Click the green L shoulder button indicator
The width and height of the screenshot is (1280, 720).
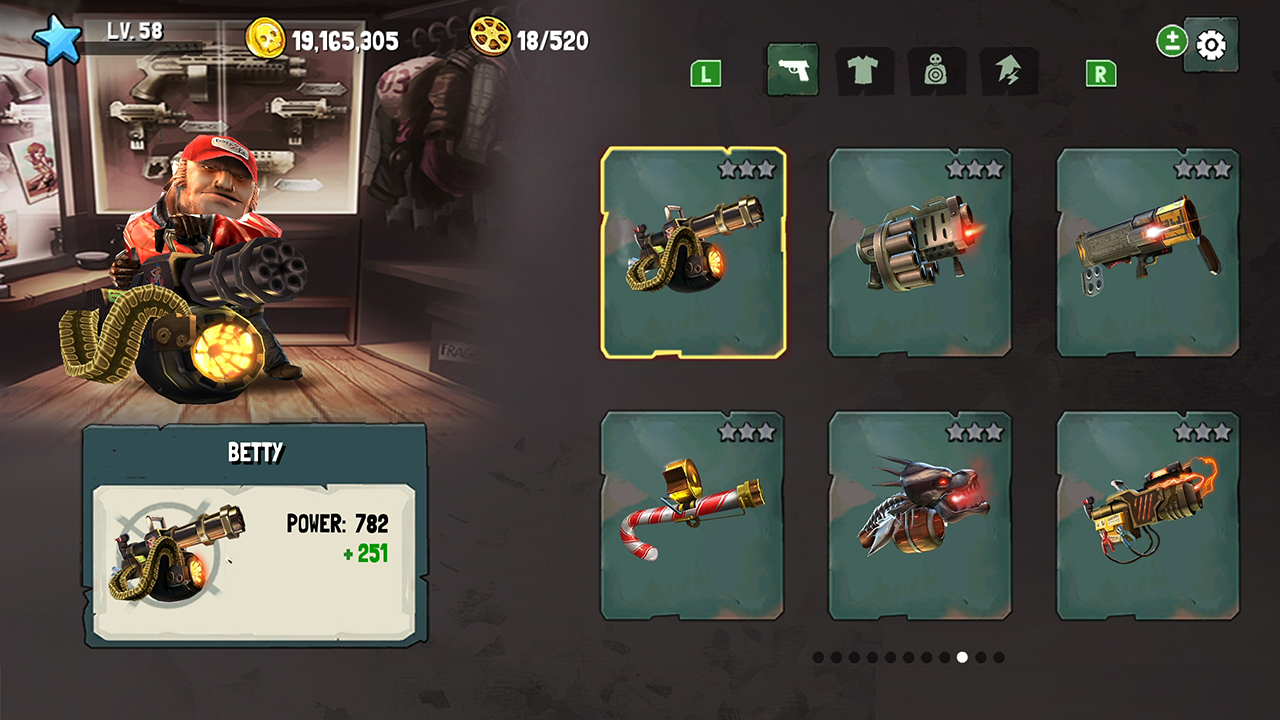click(704, 73)
